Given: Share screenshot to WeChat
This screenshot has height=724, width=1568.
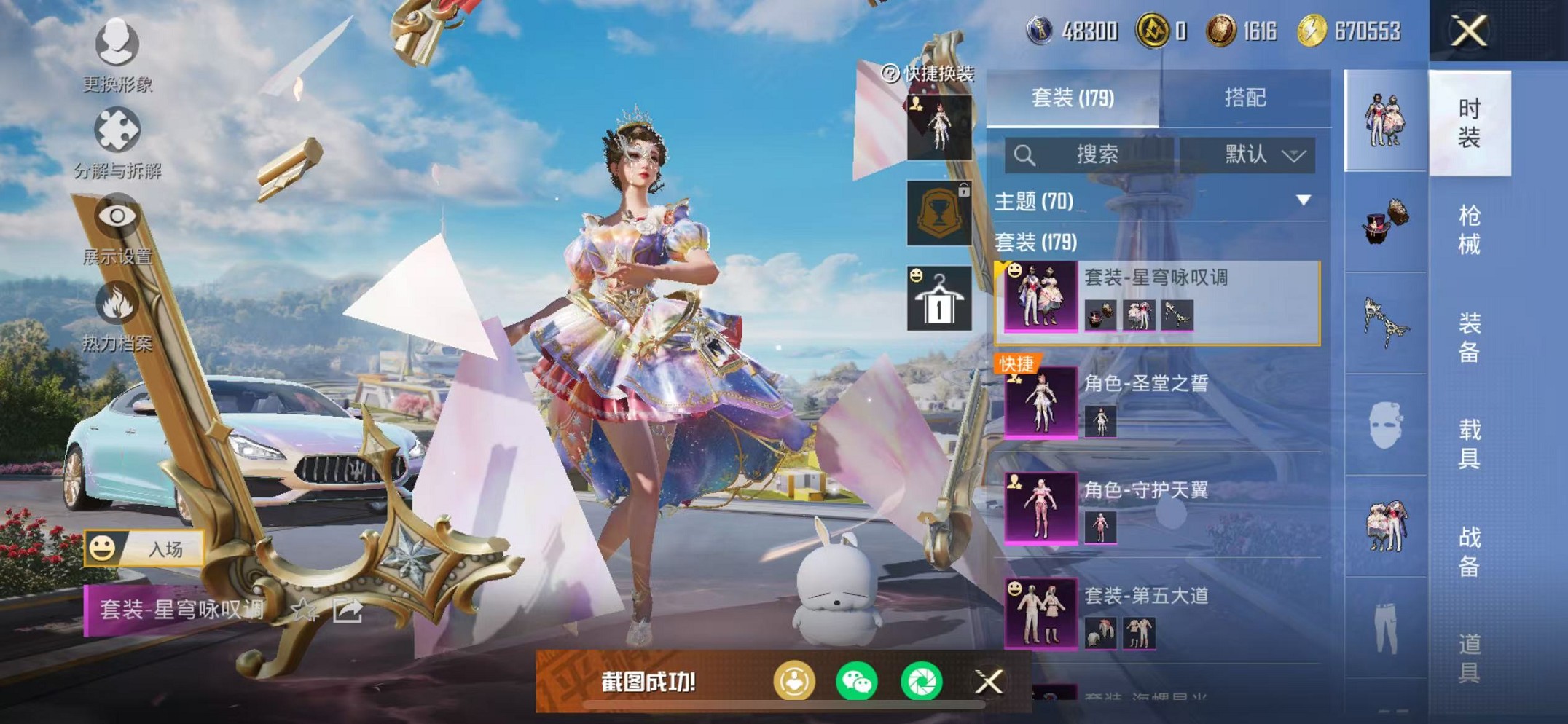Looking at the screenshot, I should pos(857,682).
